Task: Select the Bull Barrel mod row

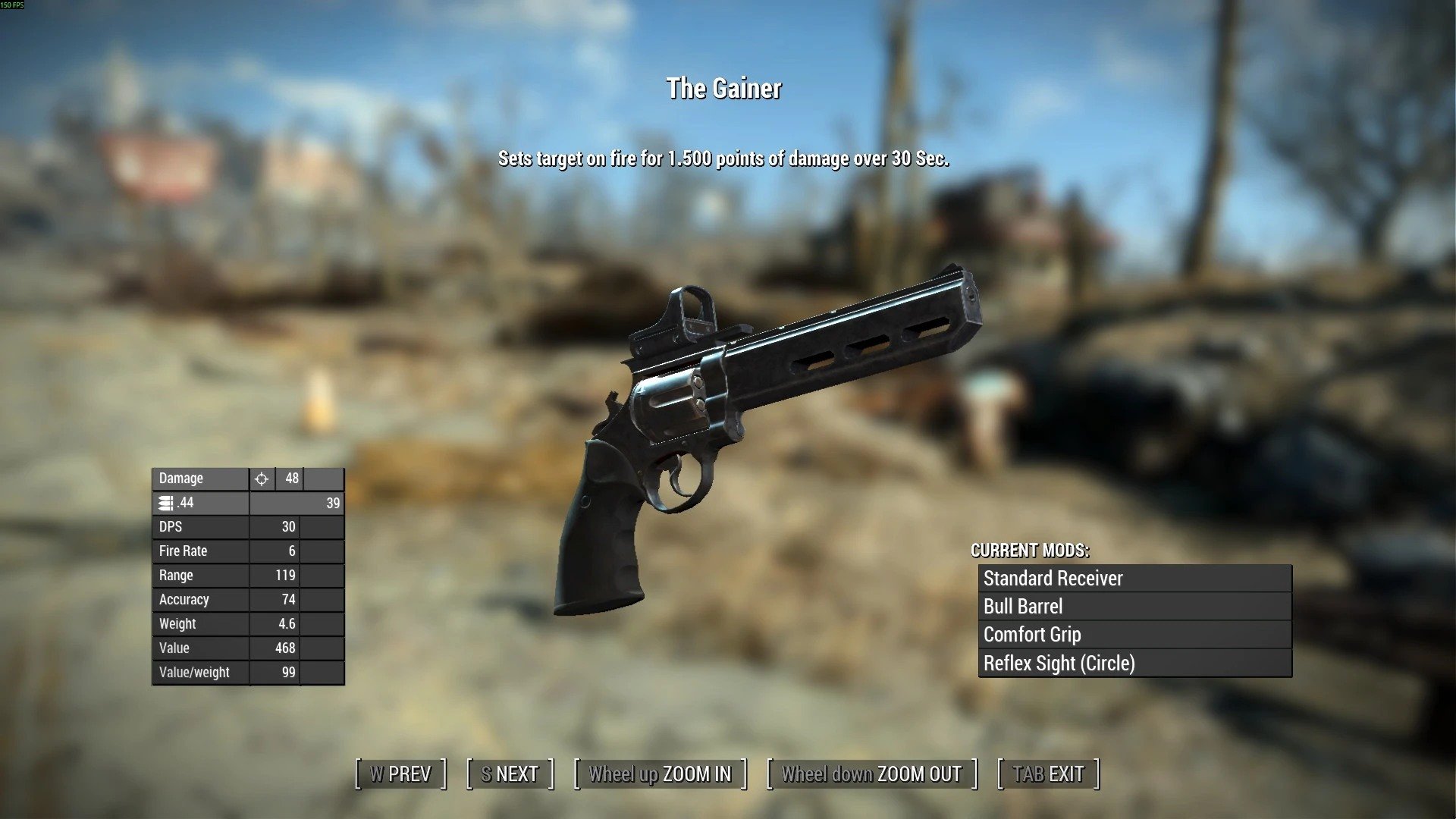Action: coord(1134,607)
